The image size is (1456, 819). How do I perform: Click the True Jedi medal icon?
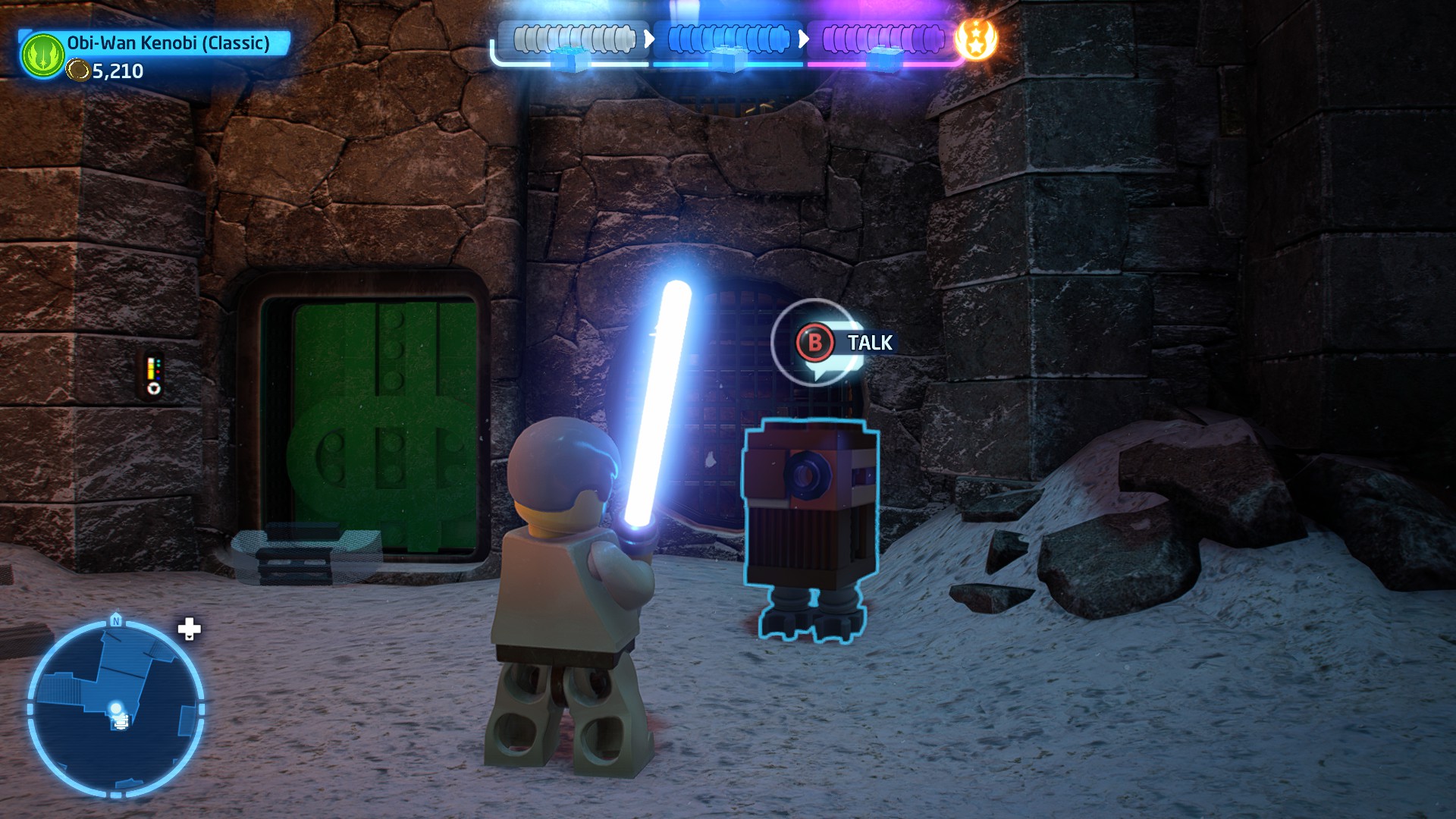[976, 39]
